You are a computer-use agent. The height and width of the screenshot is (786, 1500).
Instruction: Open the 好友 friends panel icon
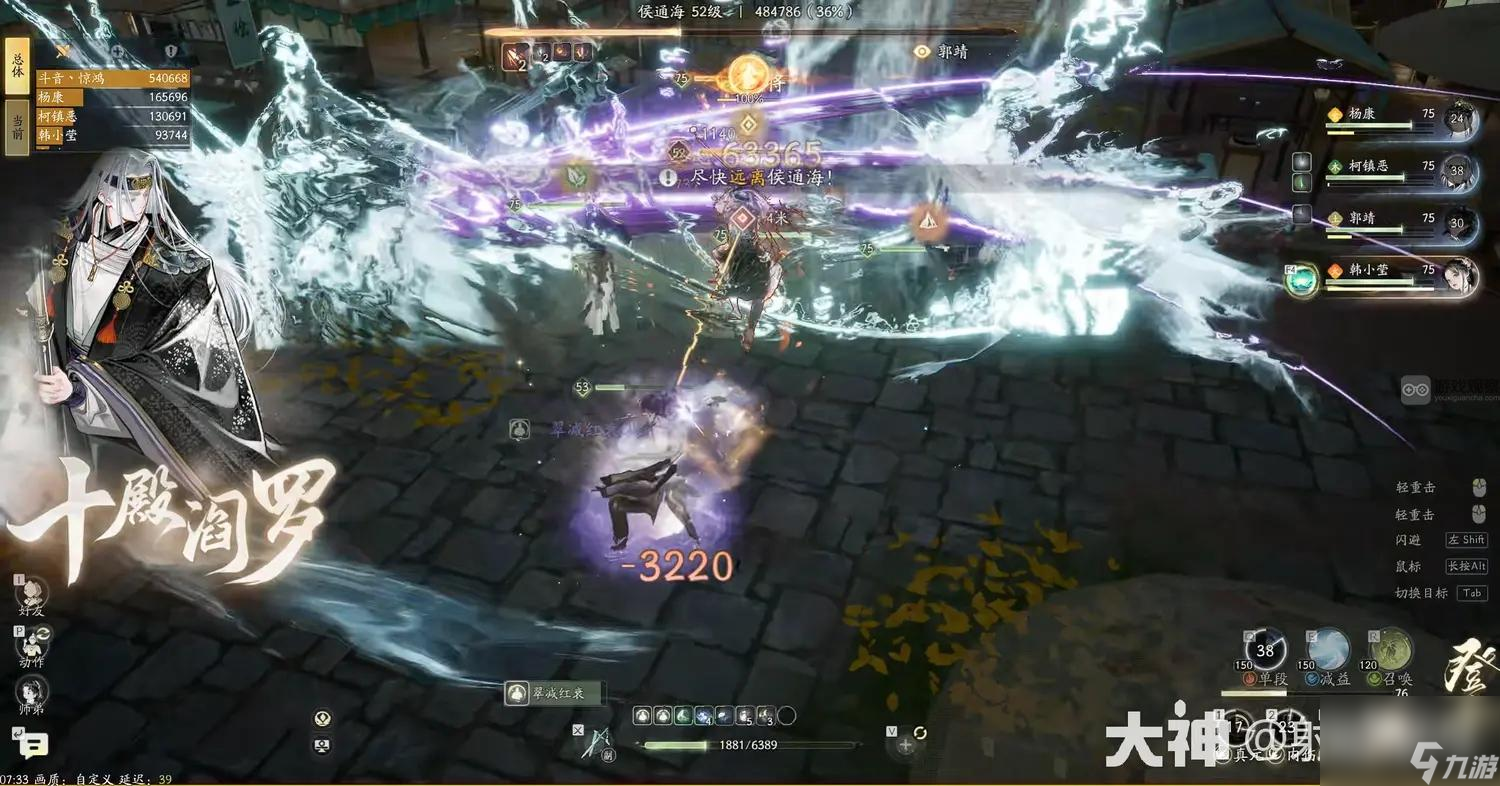[x=30, y=590]
